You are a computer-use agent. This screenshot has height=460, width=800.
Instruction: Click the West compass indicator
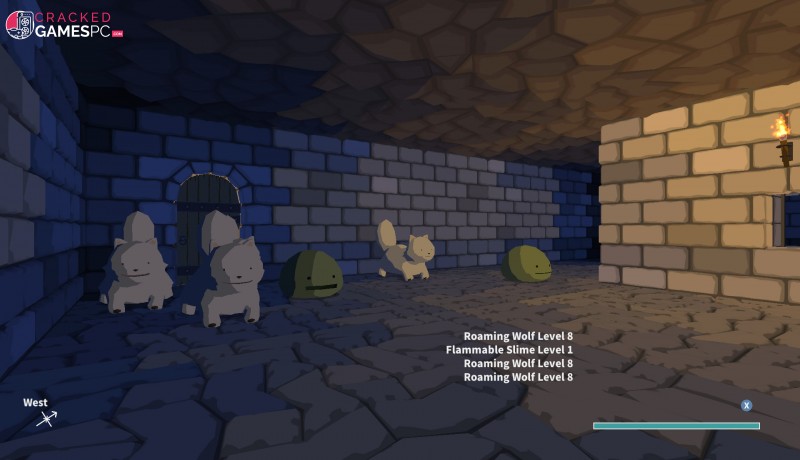pyautogui.click(x=42, y=412)
